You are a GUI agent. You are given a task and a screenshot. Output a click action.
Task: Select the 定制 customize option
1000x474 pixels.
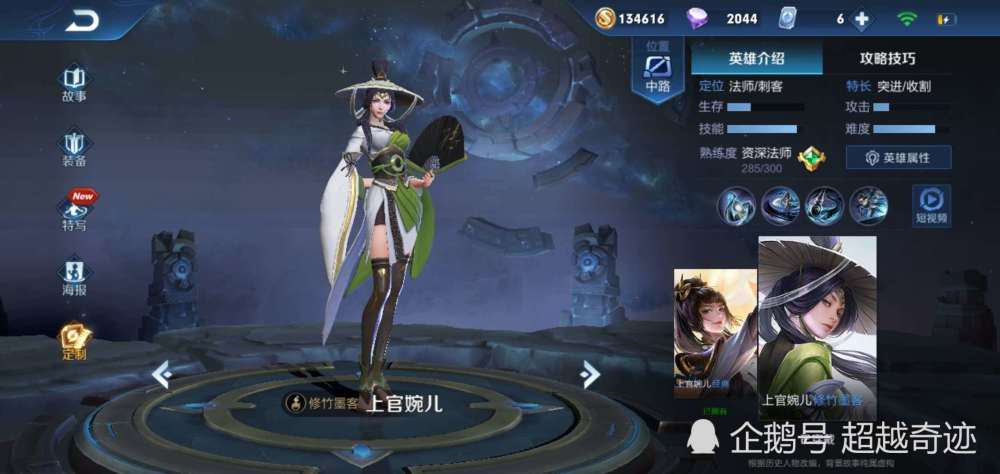tap(75, 341)
